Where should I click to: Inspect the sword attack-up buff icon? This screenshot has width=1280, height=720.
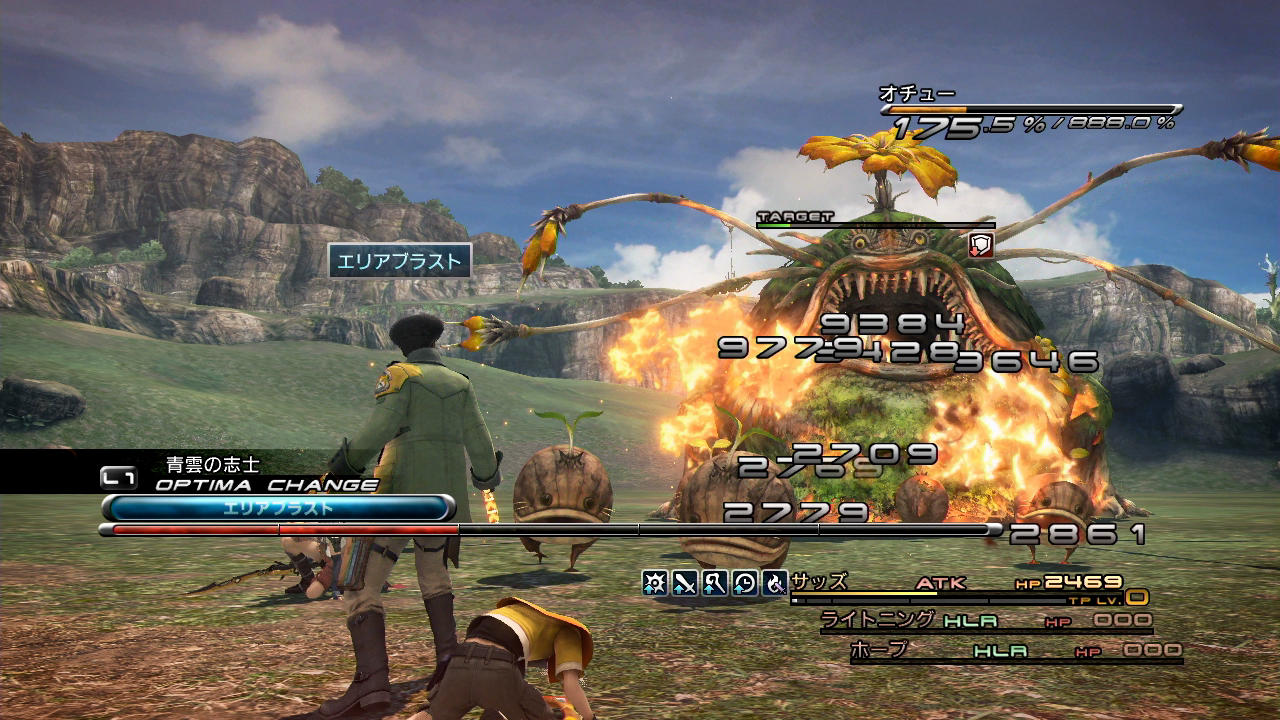coord(685,582)
